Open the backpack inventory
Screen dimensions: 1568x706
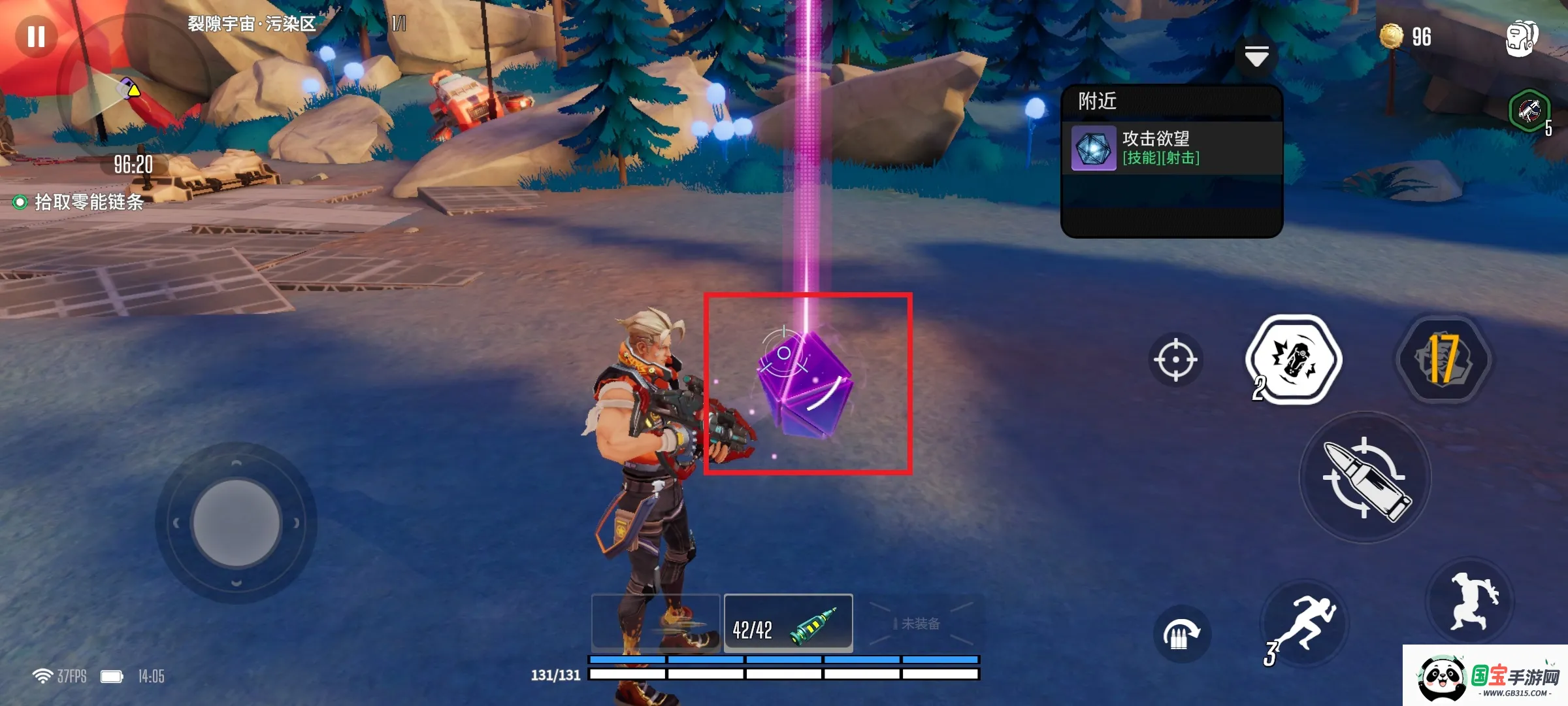[x=1521, y=38]
